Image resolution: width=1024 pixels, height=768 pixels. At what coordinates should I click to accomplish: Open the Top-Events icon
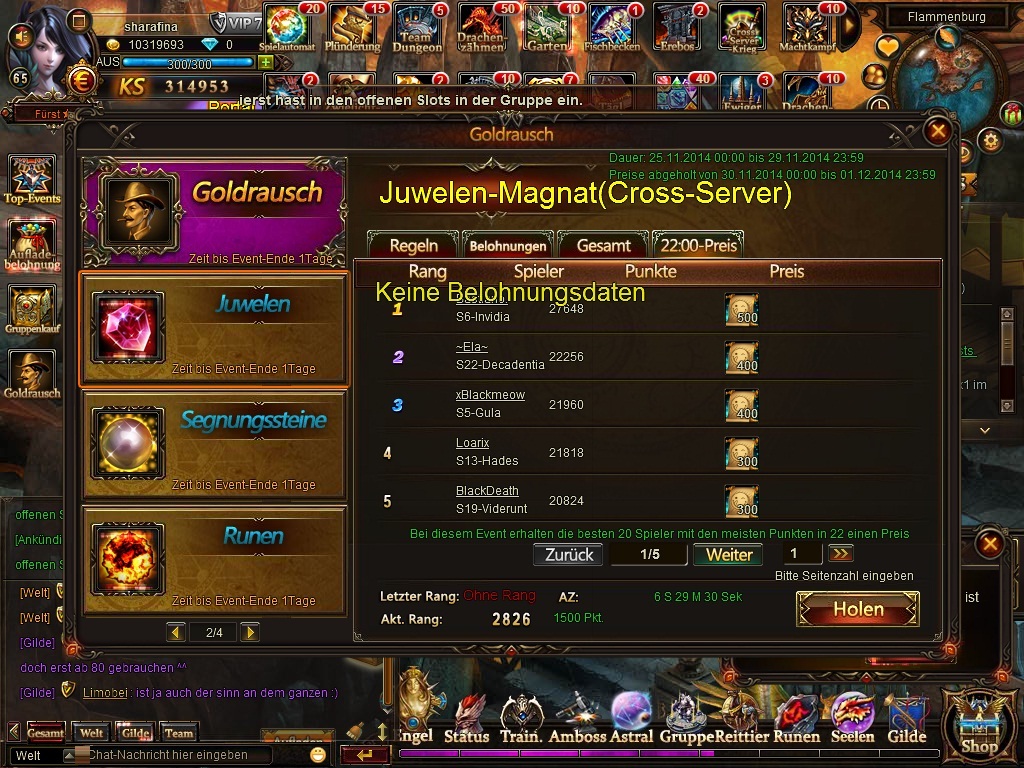pos(33,180)
